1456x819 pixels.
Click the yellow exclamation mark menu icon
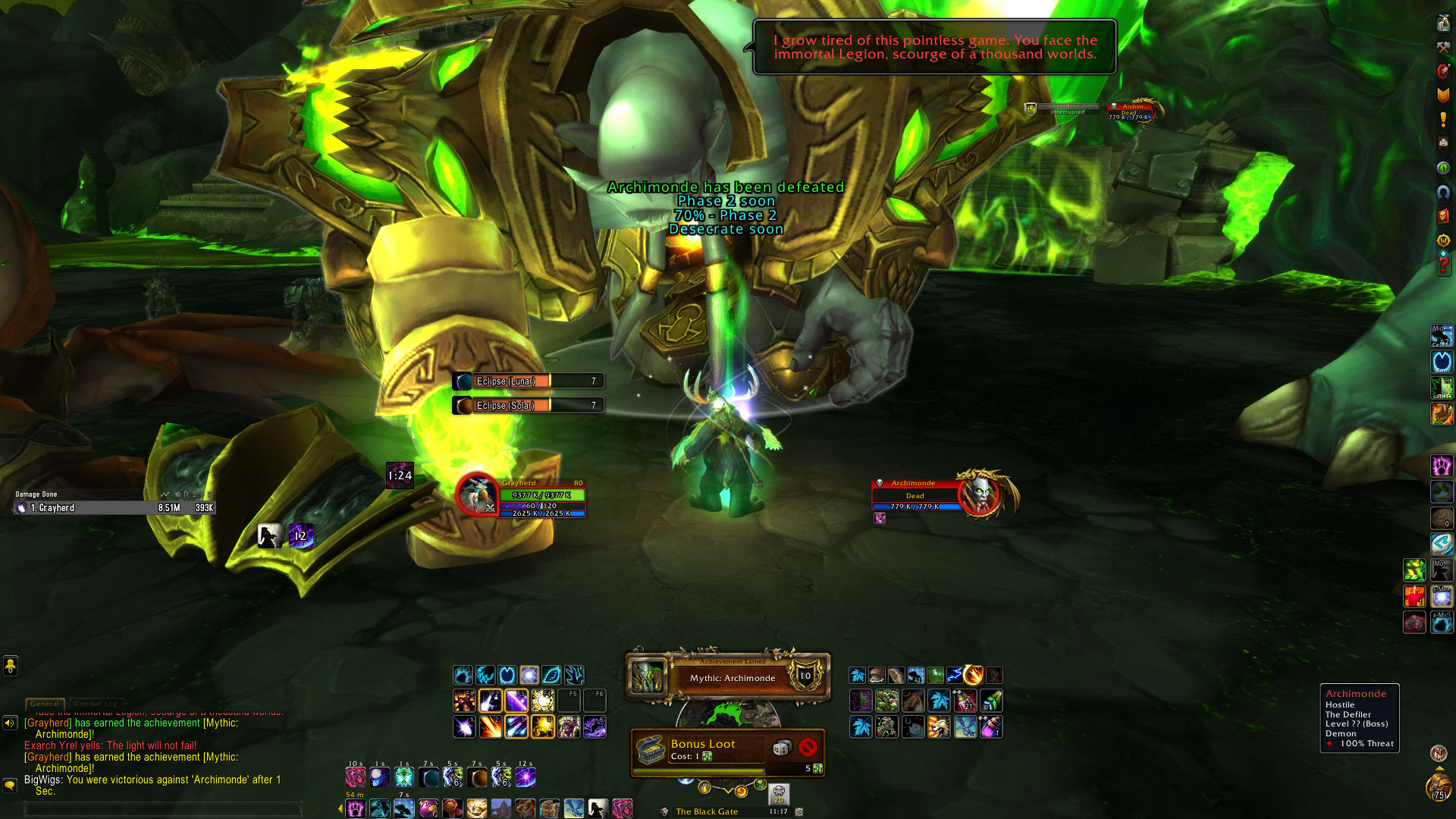pos(1443,120)
